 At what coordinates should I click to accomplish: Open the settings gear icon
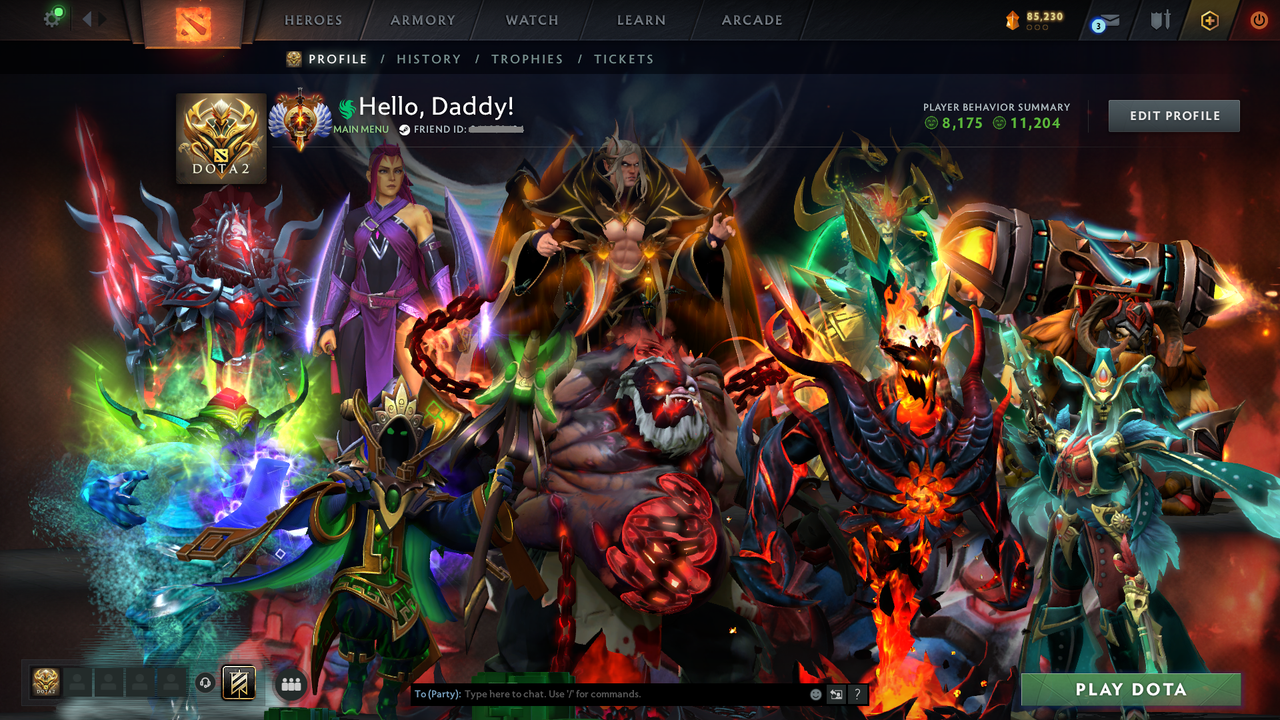[53, 17]
